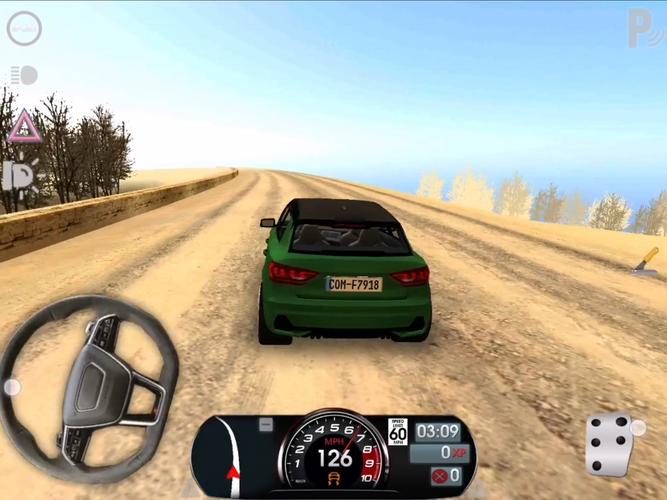The image size is (667, 500).
Task: Activate the hazard warning triangle
Action: pos(23,126)
